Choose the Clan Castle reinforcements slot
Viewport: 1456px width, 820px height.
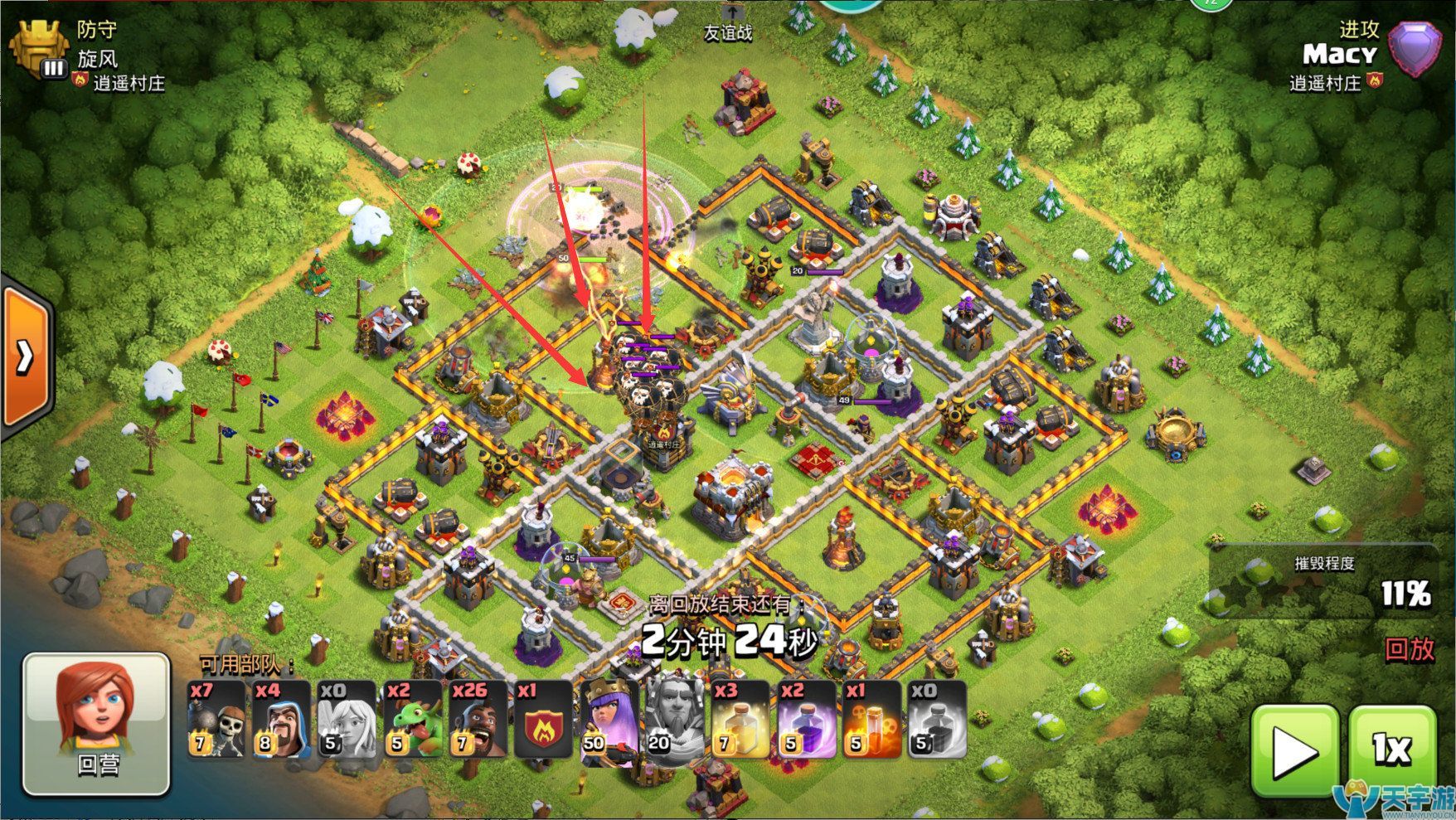pyautogui.click(x=543, y=720)
